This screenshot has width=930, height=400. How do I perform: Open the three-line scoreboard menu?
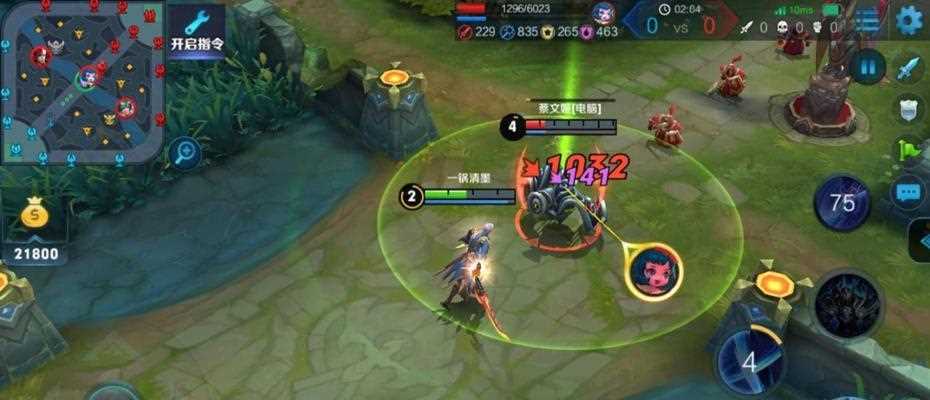[866, 20]
